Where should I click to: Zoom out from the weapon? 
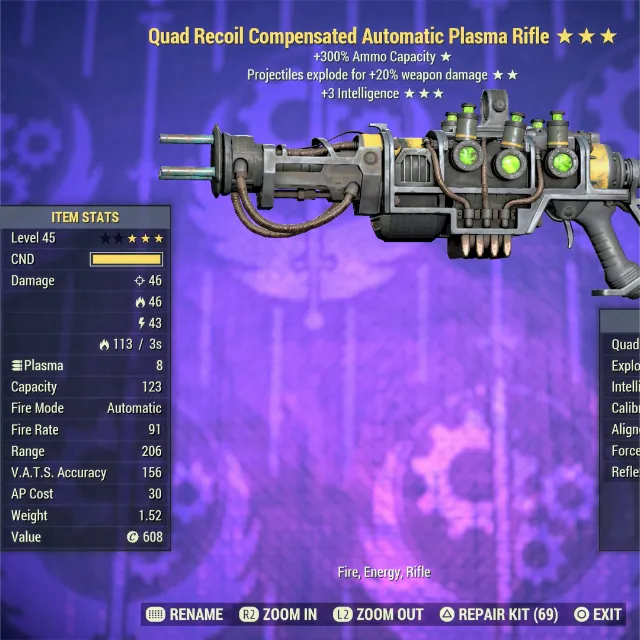click(x=379, y=614)
